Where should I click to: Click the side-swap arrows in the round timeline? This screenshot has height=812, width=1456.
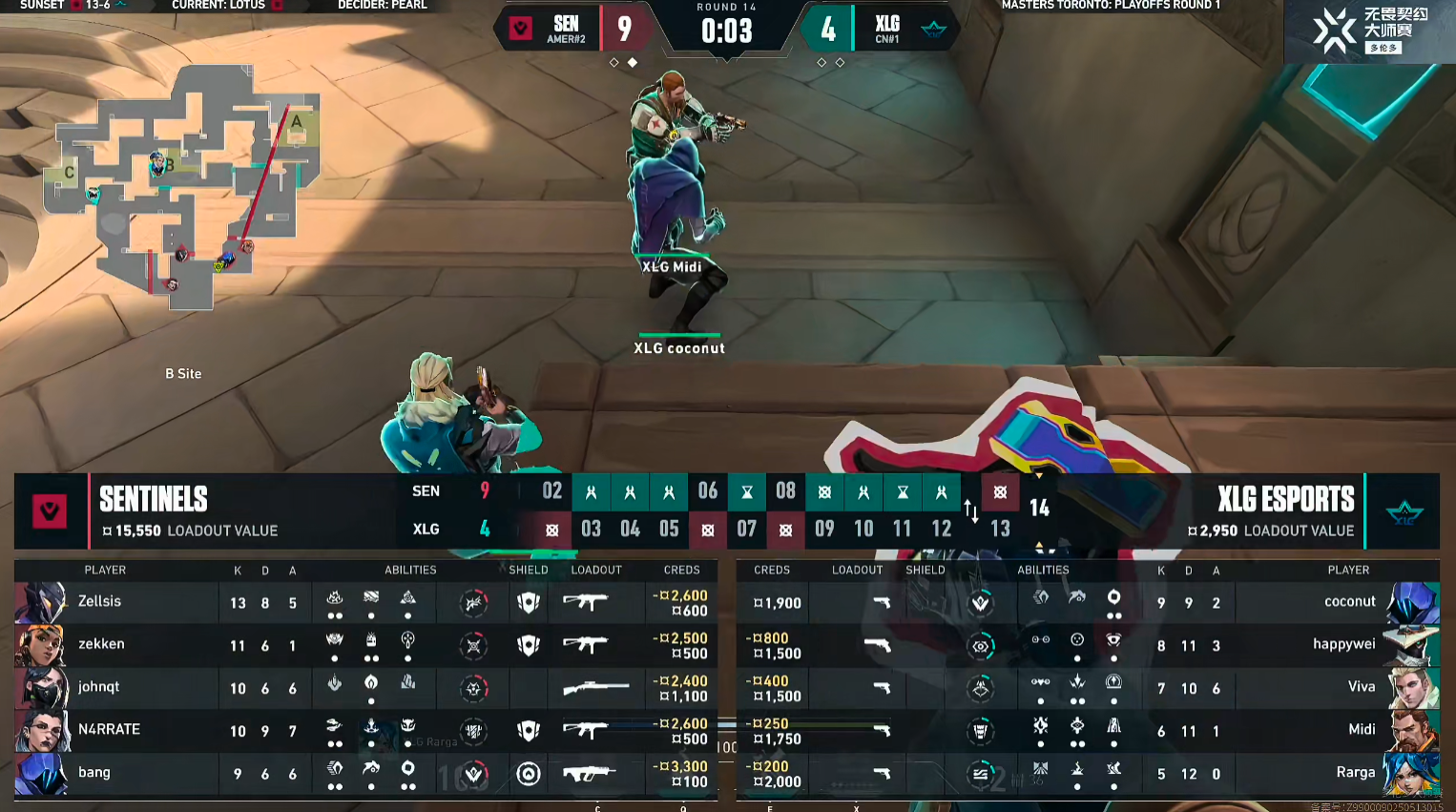(x=970, y=511)
